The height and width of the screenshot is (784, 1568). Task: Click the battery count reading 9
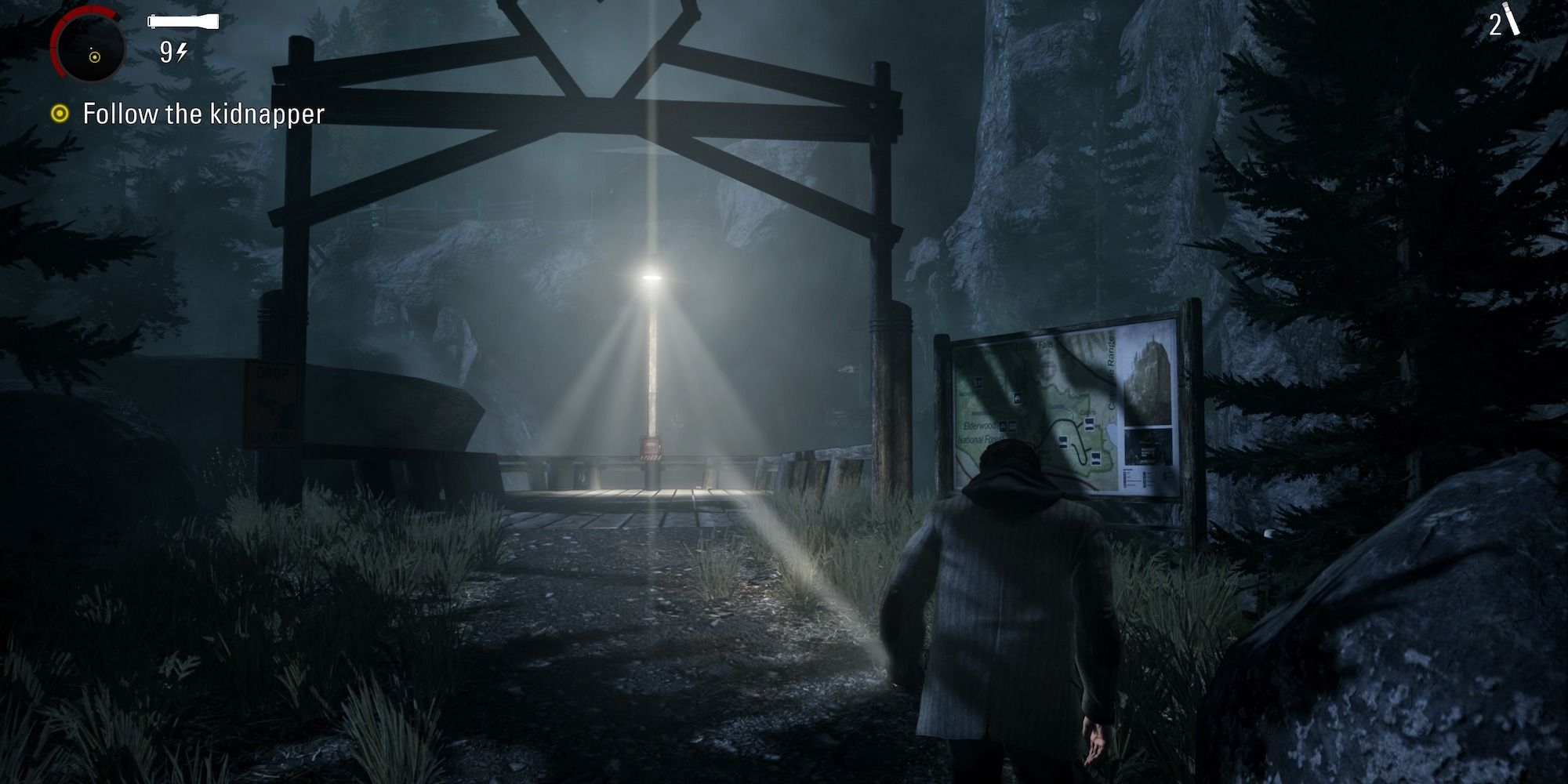(165, 53)
